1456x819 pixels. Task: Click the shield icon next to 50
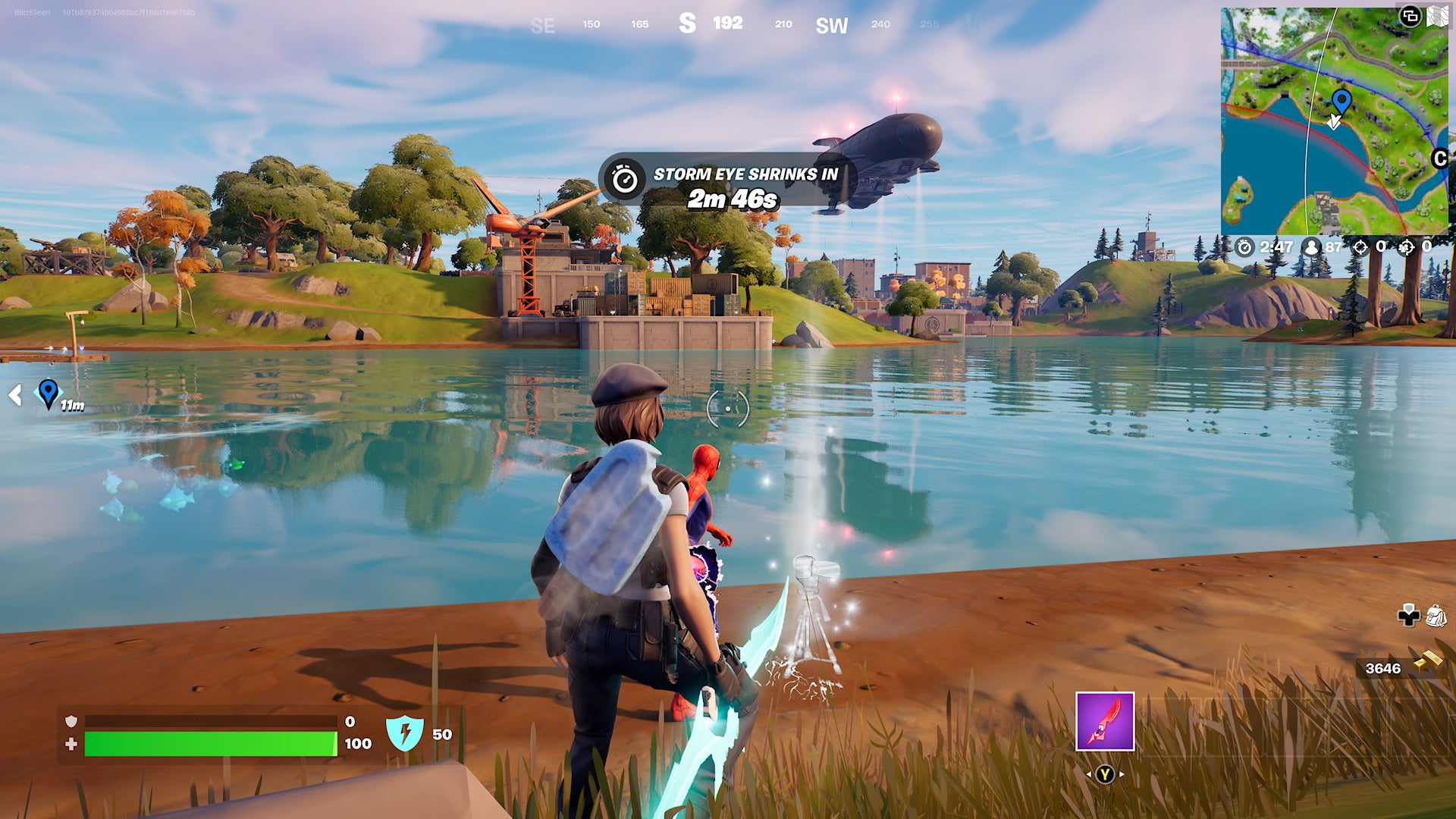click(x=406, y=733)
